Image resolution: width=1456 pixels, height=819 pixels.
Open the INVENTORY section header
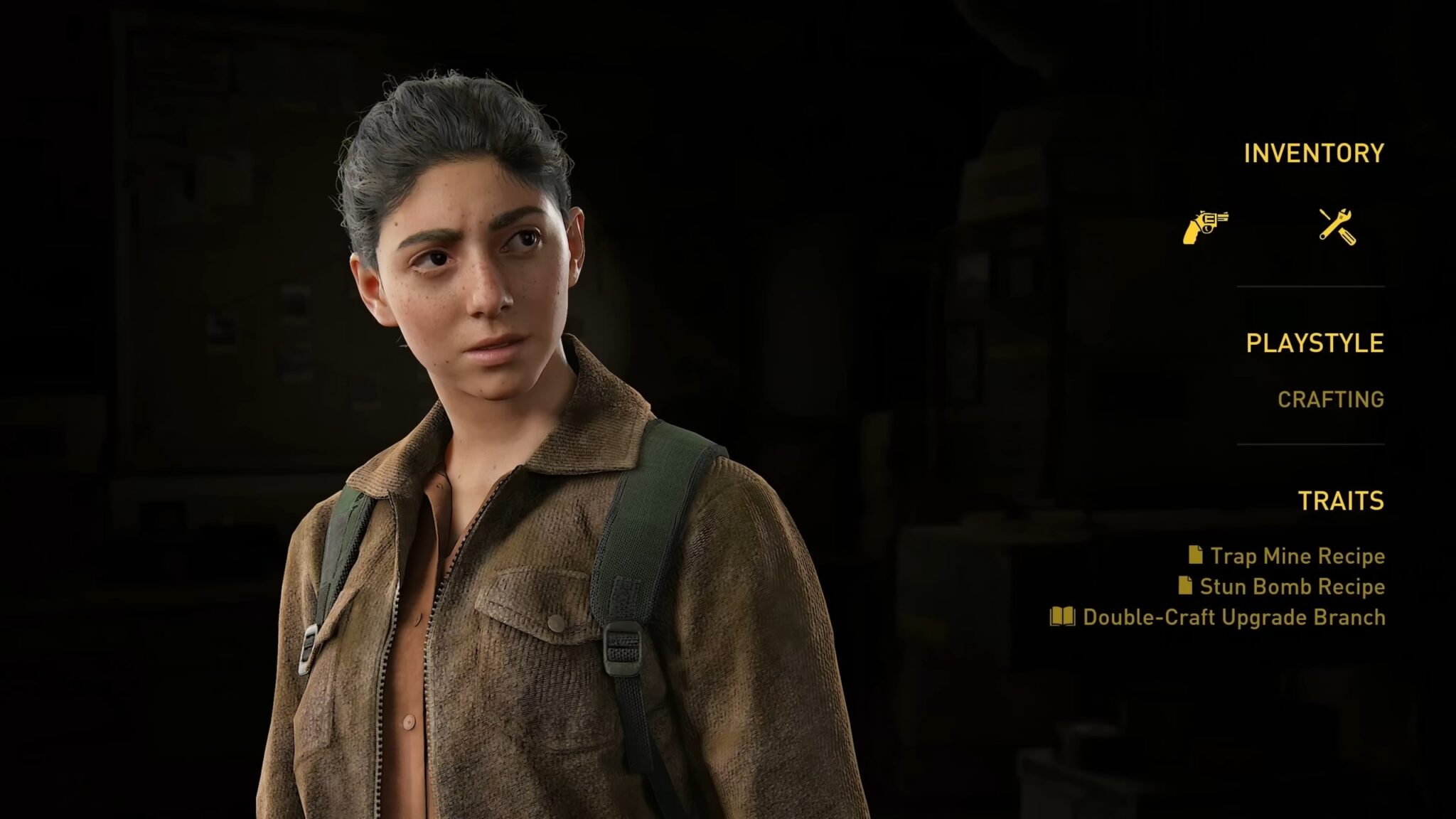1312,151
